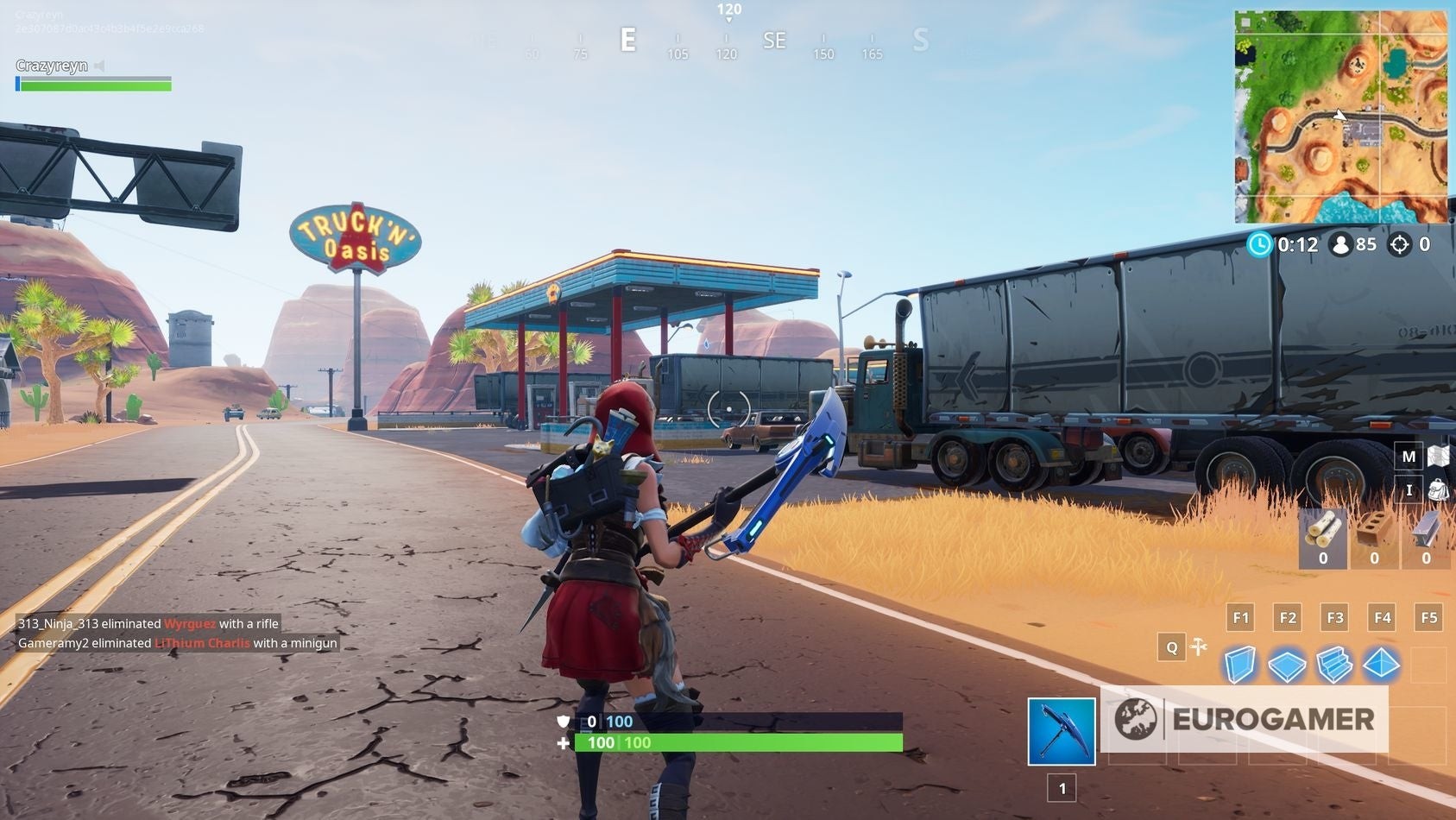Click the trap icon beside the Q slot
Viewport: 1456px width, 820px height.
point(1200,646)
